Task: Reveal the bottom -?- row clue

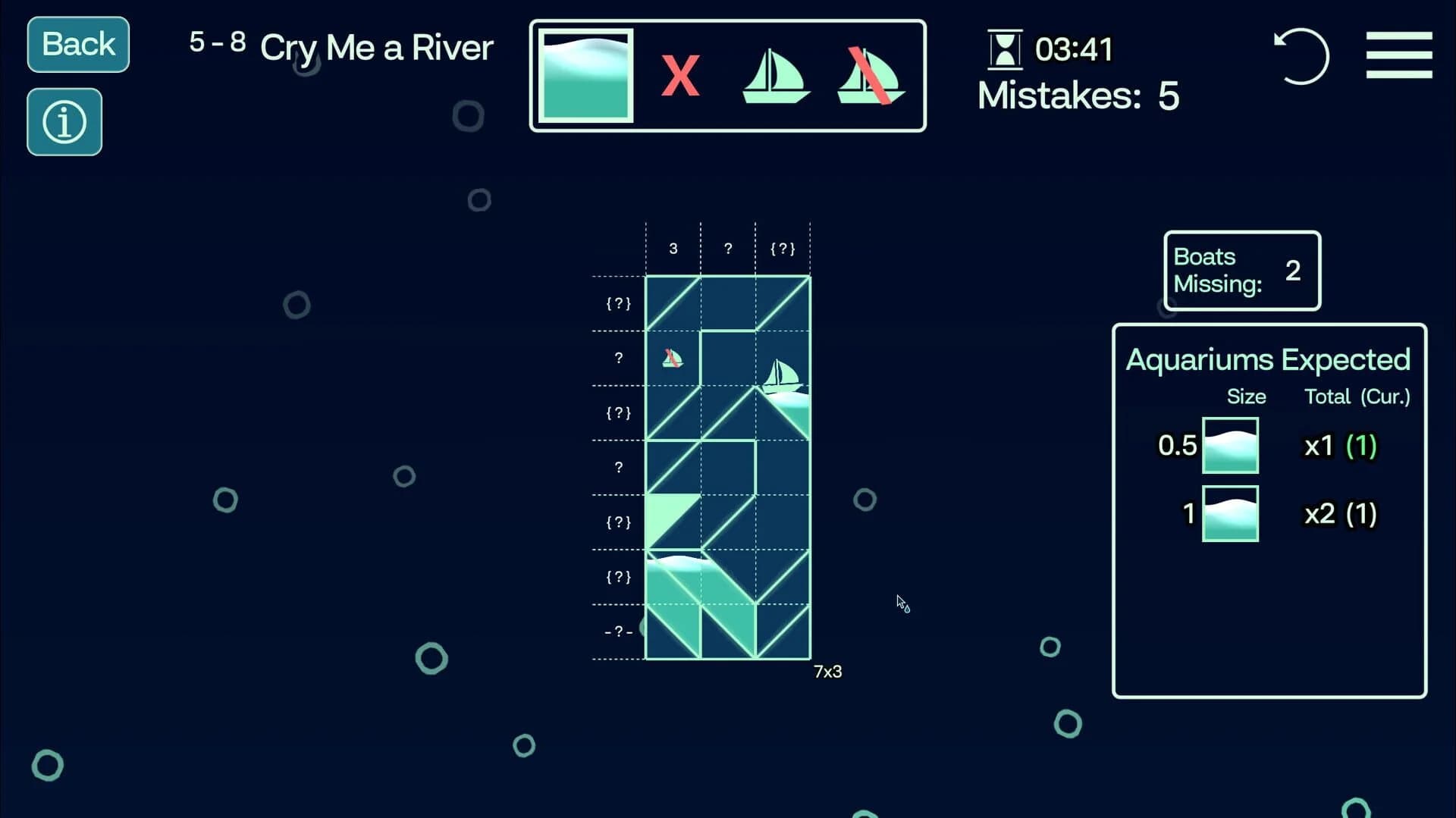Action: tap(619, 630)
